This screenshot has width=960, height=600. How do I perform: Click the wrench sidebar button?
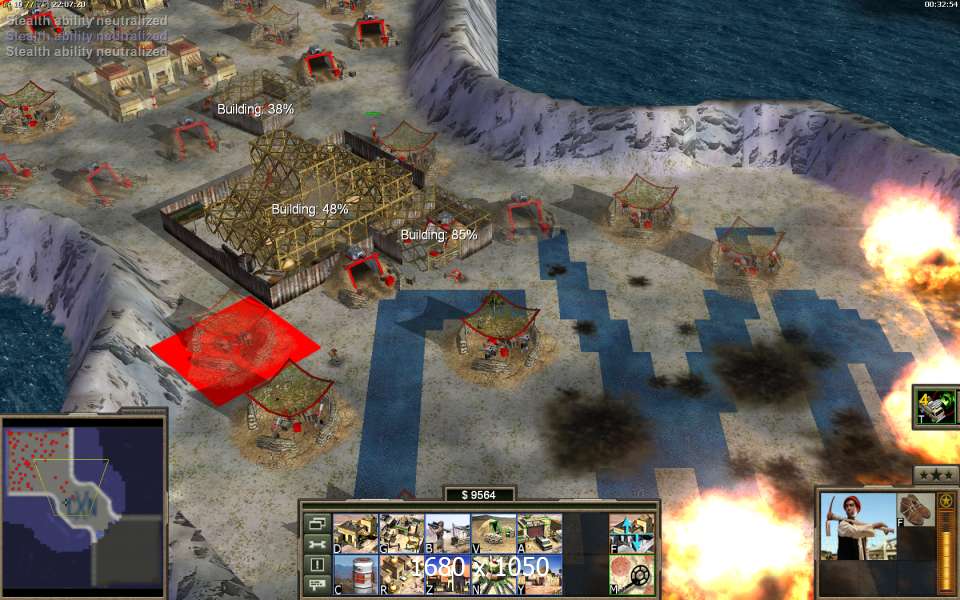pyautogui.click(x=317, y=544)
